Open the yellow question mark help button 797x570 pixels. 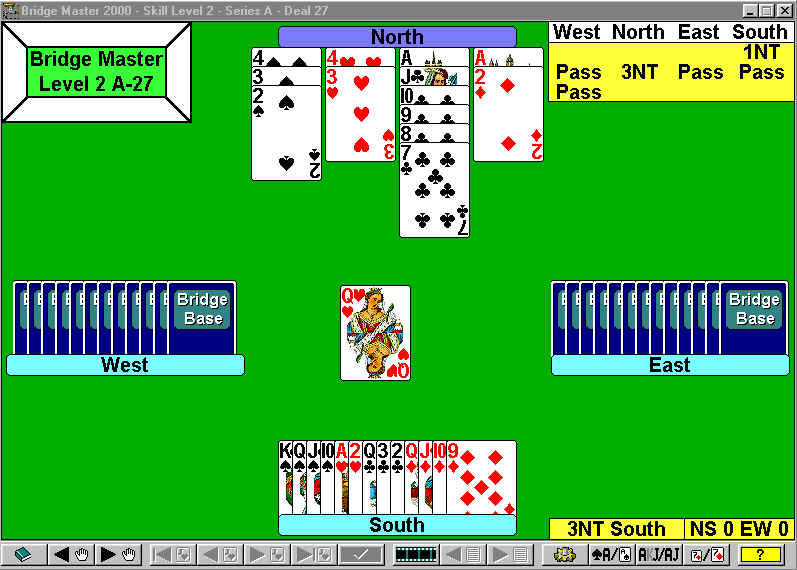click(761, 554)
